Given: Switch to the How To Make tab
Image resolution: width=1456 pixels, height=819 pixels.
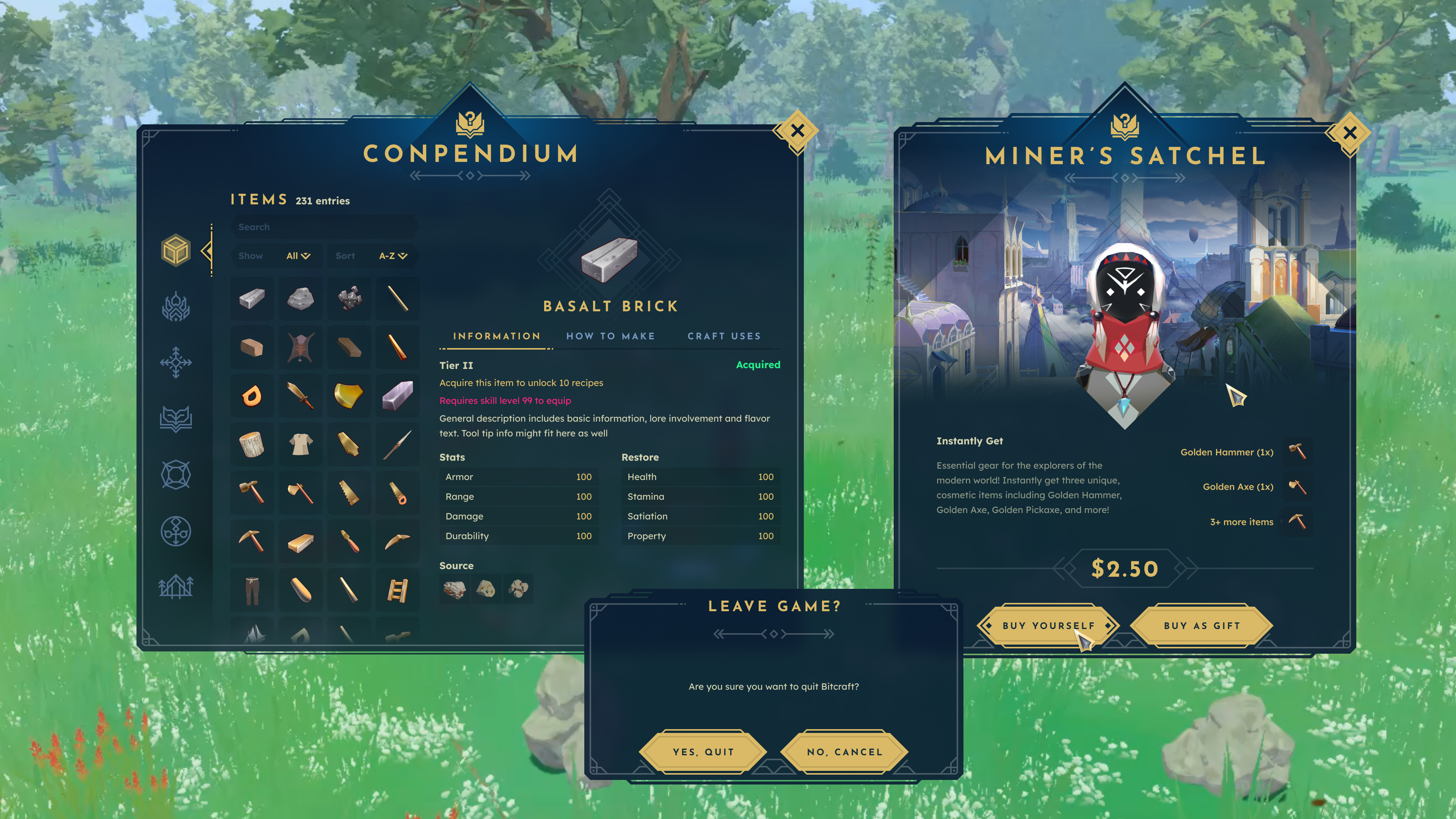Looking at the screenshot, I should (x=610, y=336).
